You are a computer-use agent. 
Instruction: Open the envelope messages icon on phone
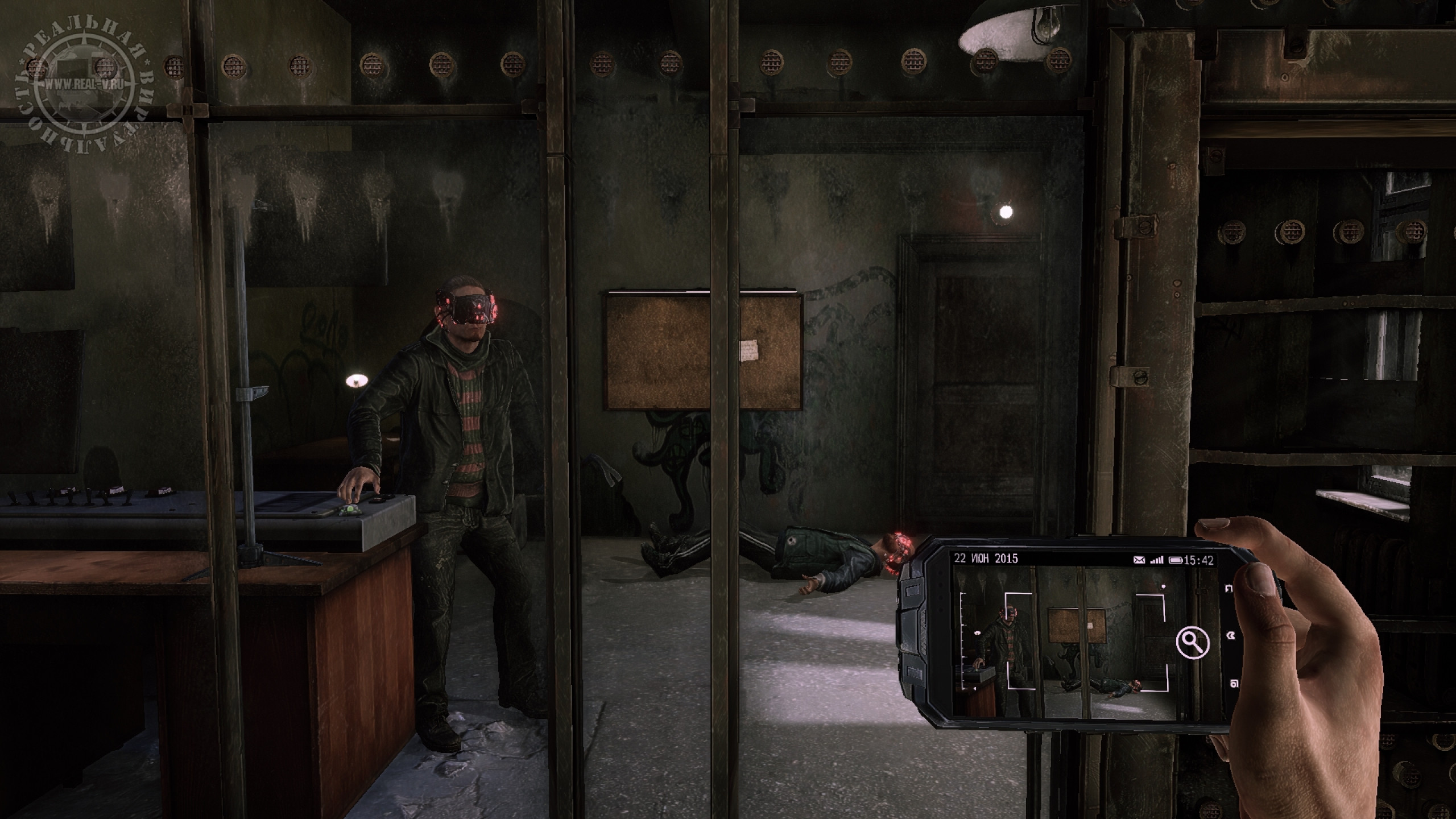[x=1139, y=560]
